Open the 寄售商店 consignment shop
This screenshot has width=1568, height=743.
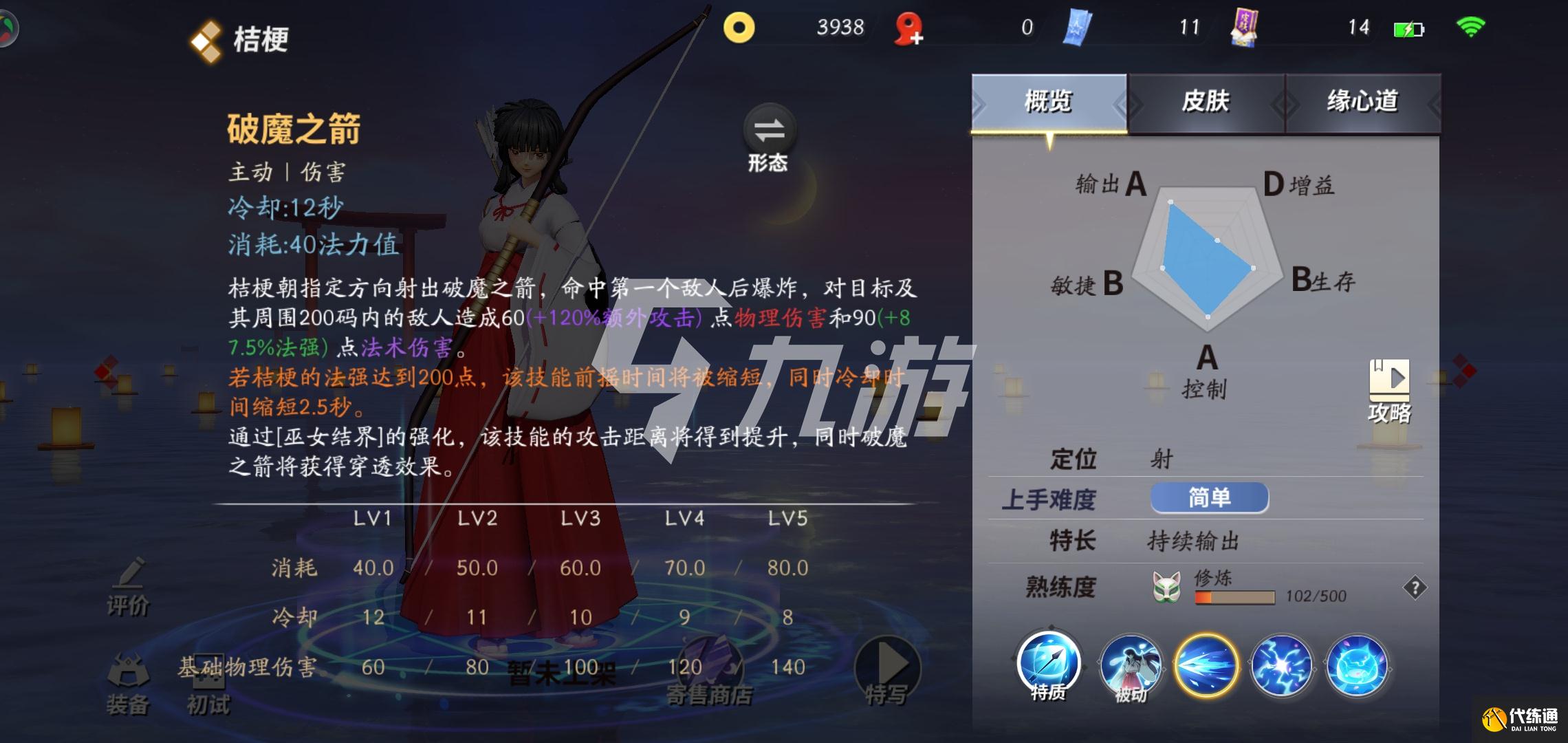(x=709, y=674)
